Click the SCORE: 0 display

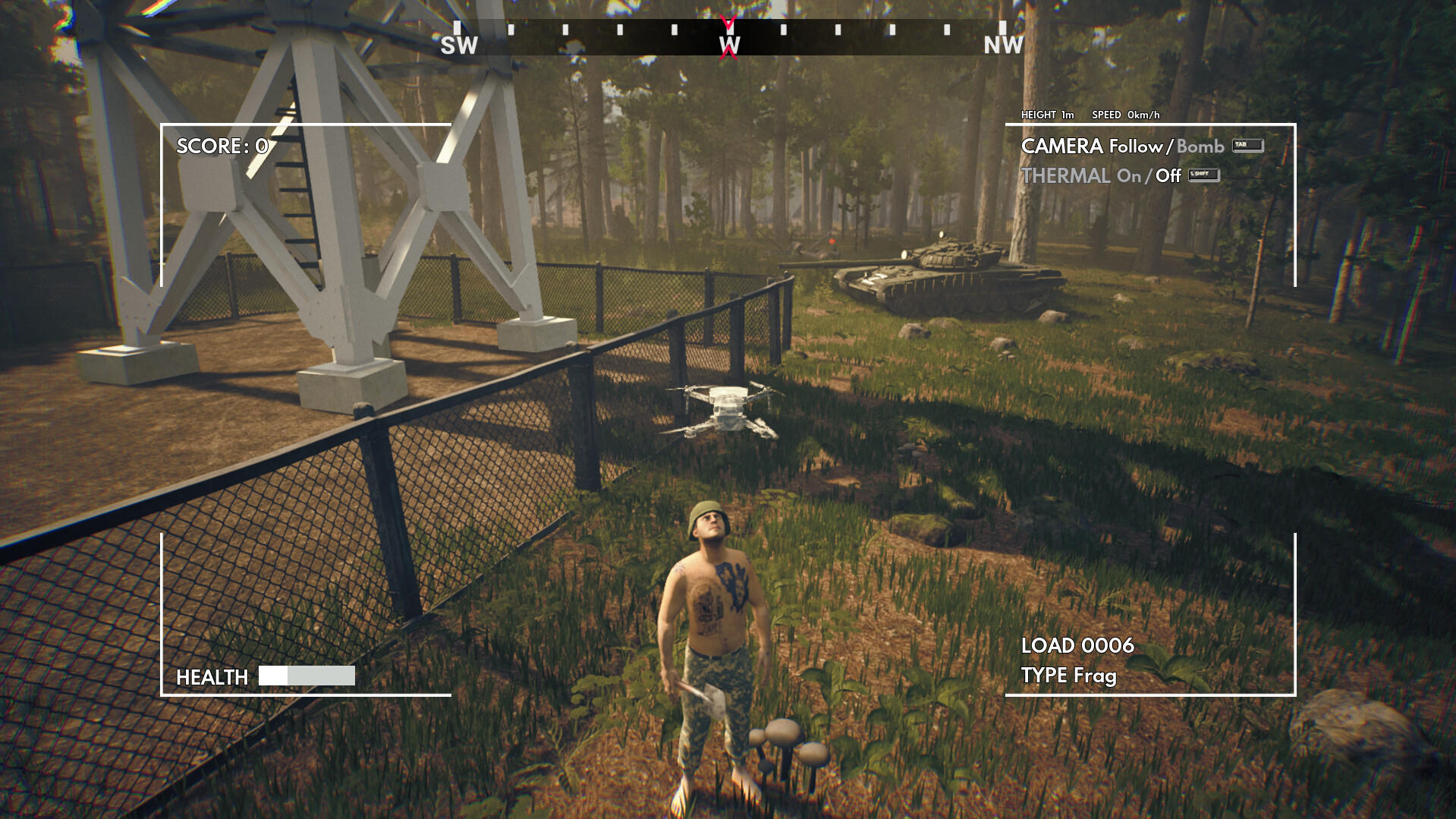[x=221, y=147]
